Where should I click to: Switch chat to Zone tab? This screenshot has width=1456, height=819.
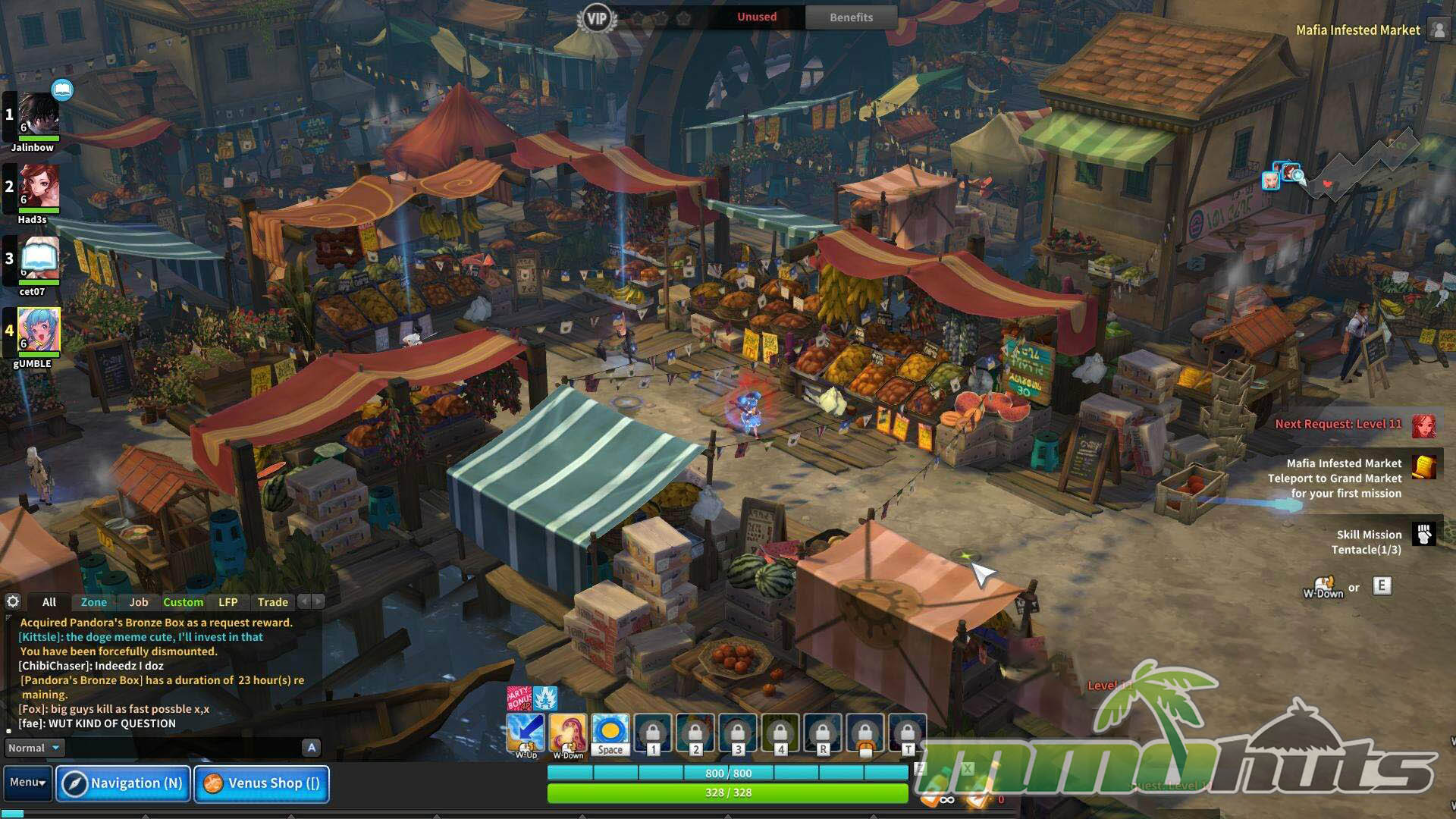[x=94, y=602]
